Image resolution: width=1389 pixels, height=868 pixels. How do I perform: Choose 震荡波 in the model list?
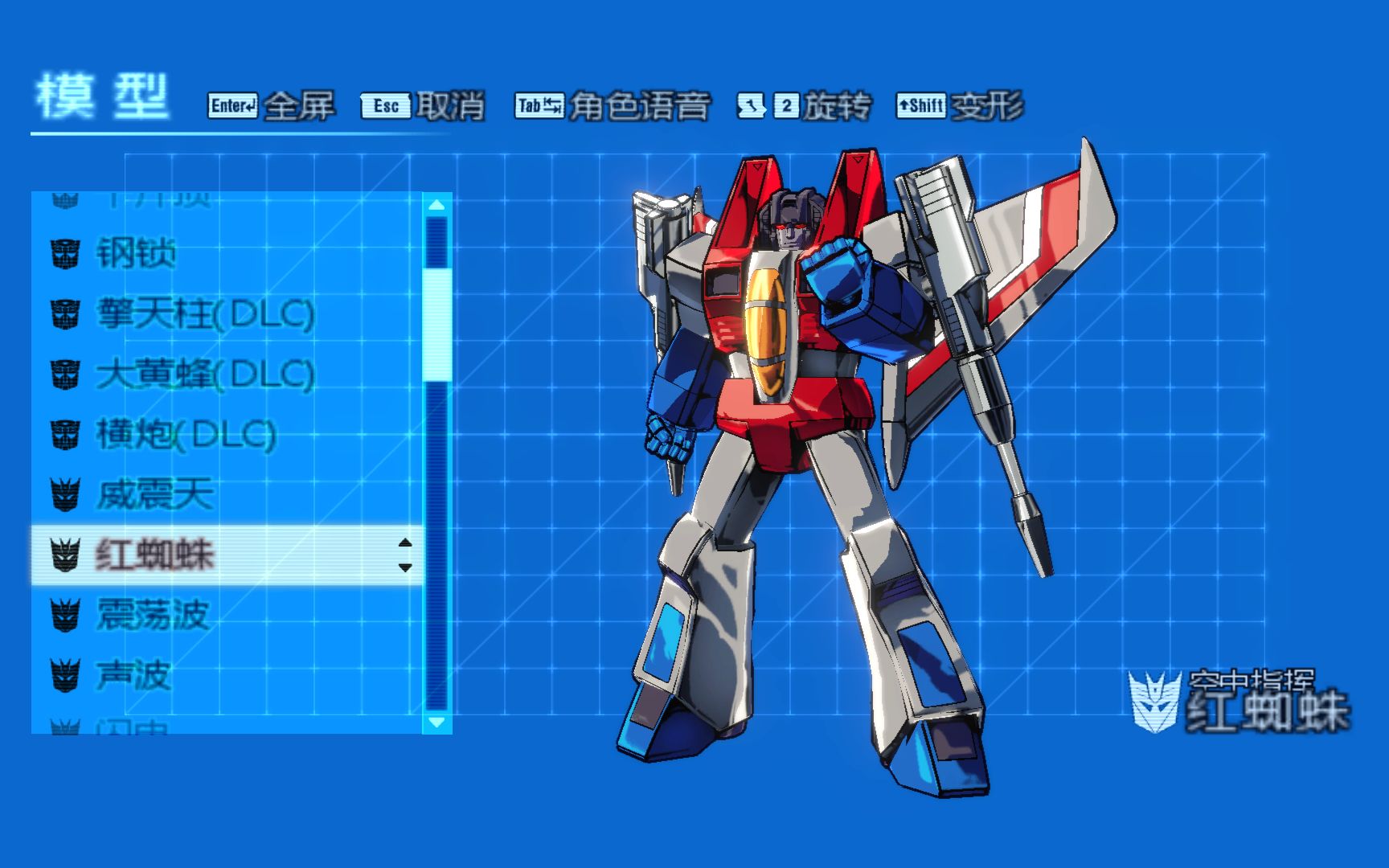pos(153,615)
